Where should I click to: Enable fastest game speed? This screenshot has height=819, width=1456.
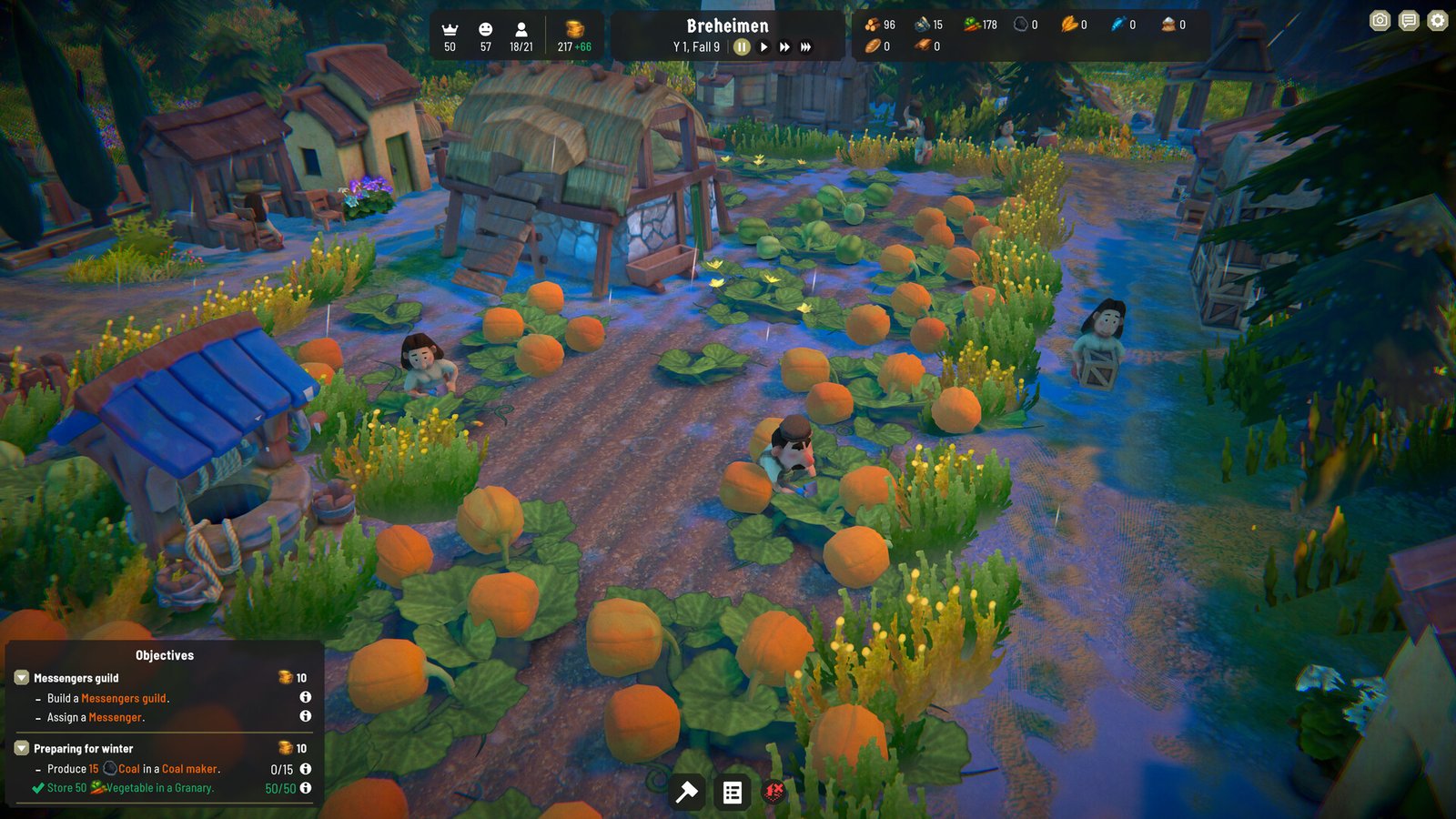point(805,47)
